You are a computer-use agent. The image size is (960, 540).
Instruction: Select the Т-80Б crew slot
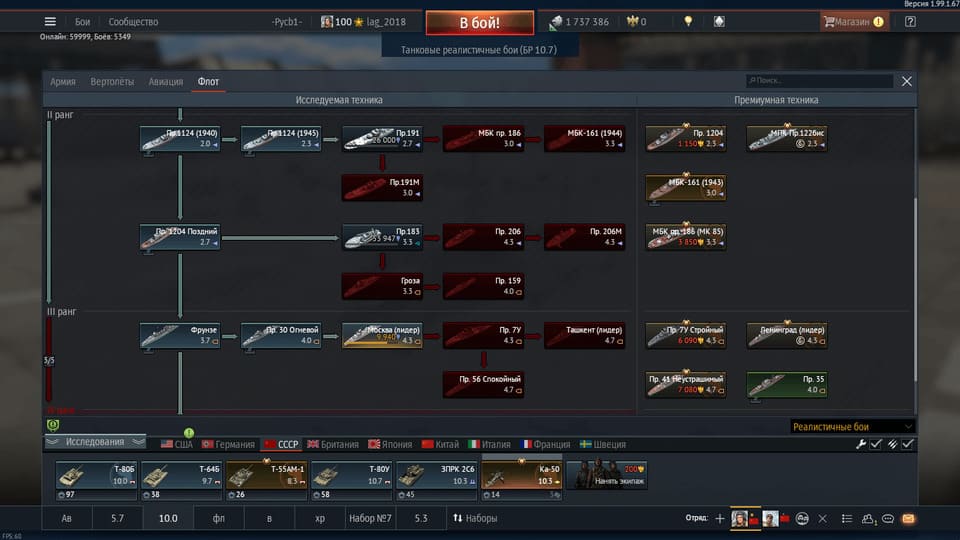point(96,479)
